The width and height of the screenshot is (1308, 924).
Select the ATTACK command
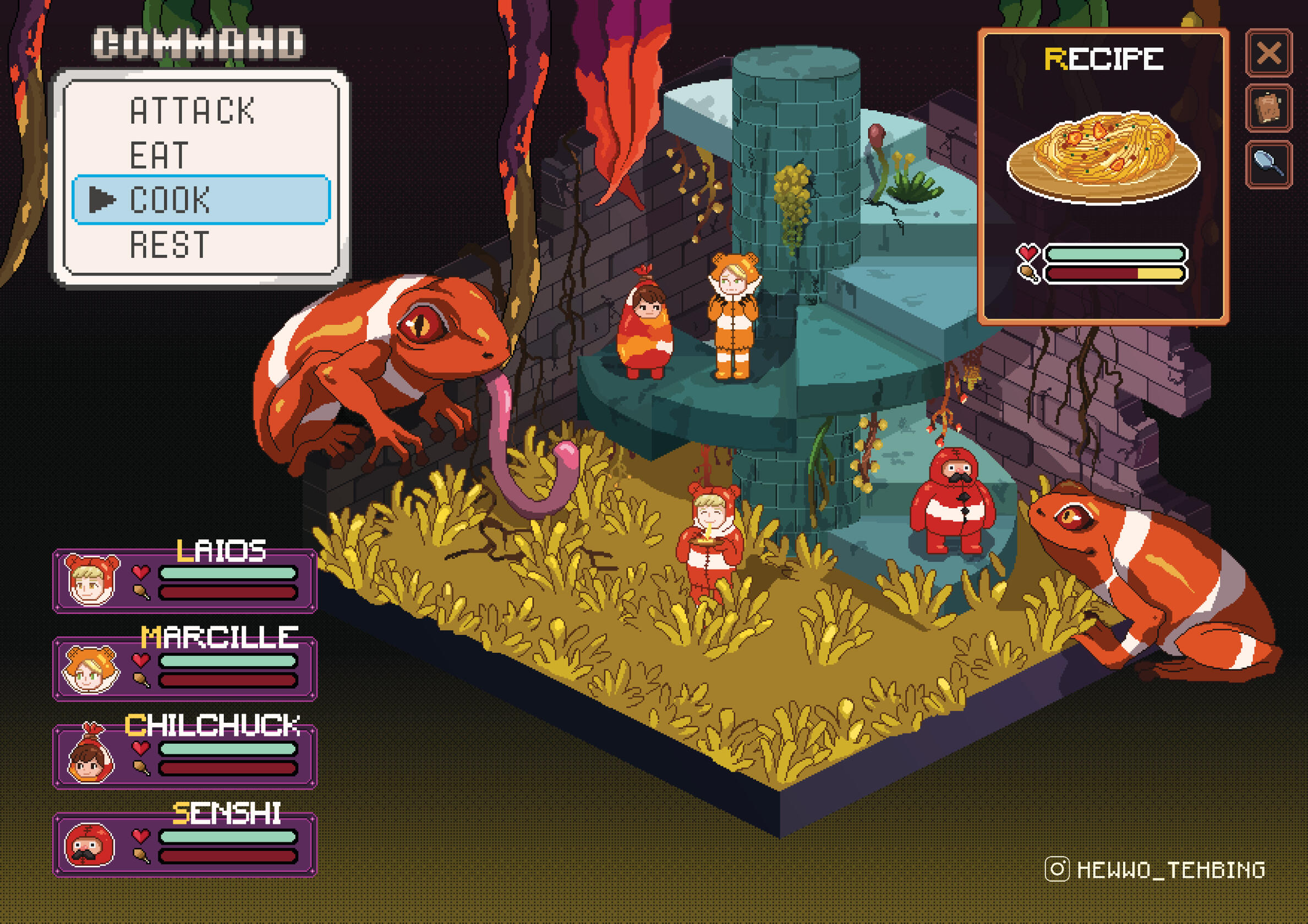[192, 111]
